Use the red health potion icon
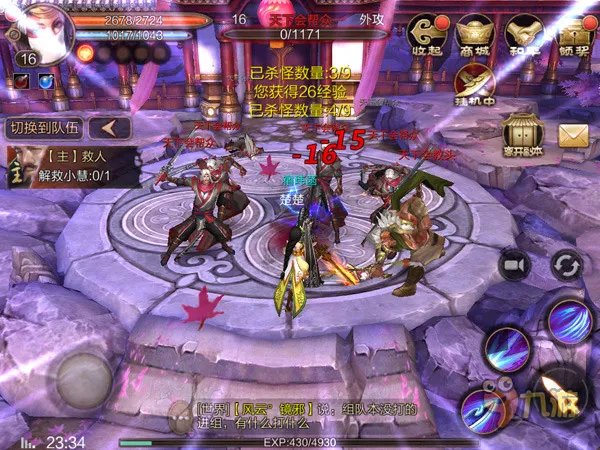Screen dimensions: 600x450 coord(21,80)
